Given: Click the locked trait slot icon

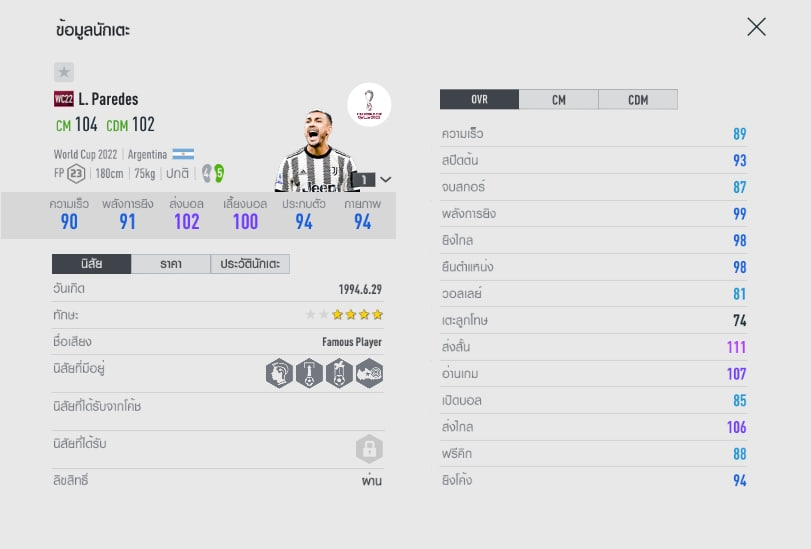Looking at the screenshot, I should click(x=369, y=448).
